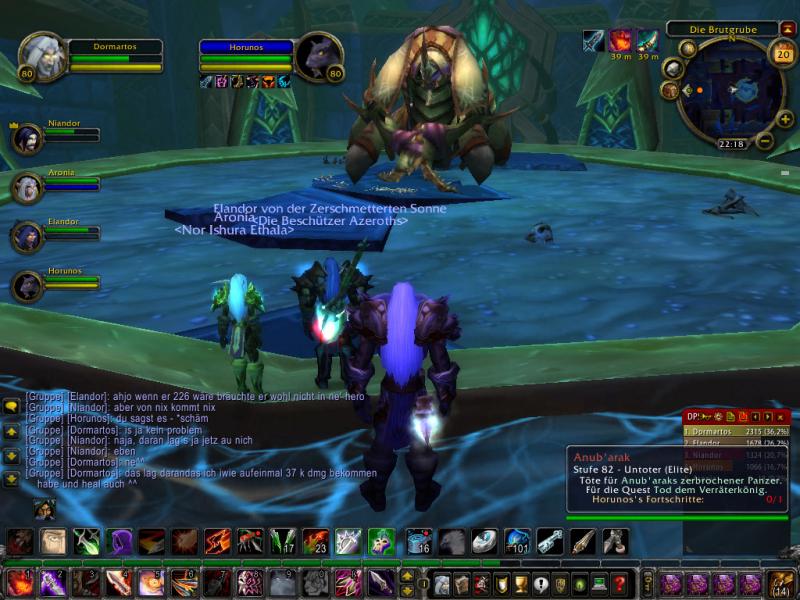Close the damage meter with red X

click(783, 416)
